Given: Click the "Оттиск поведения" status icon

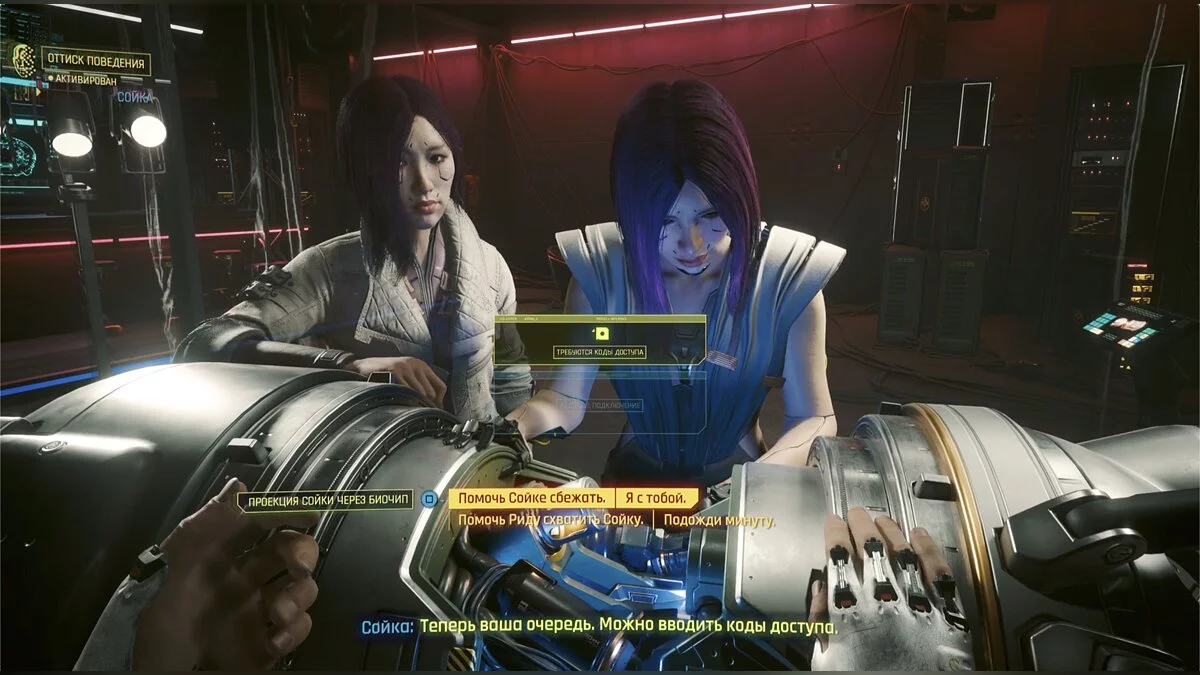Looking at the screenshot, I should 24,61.
